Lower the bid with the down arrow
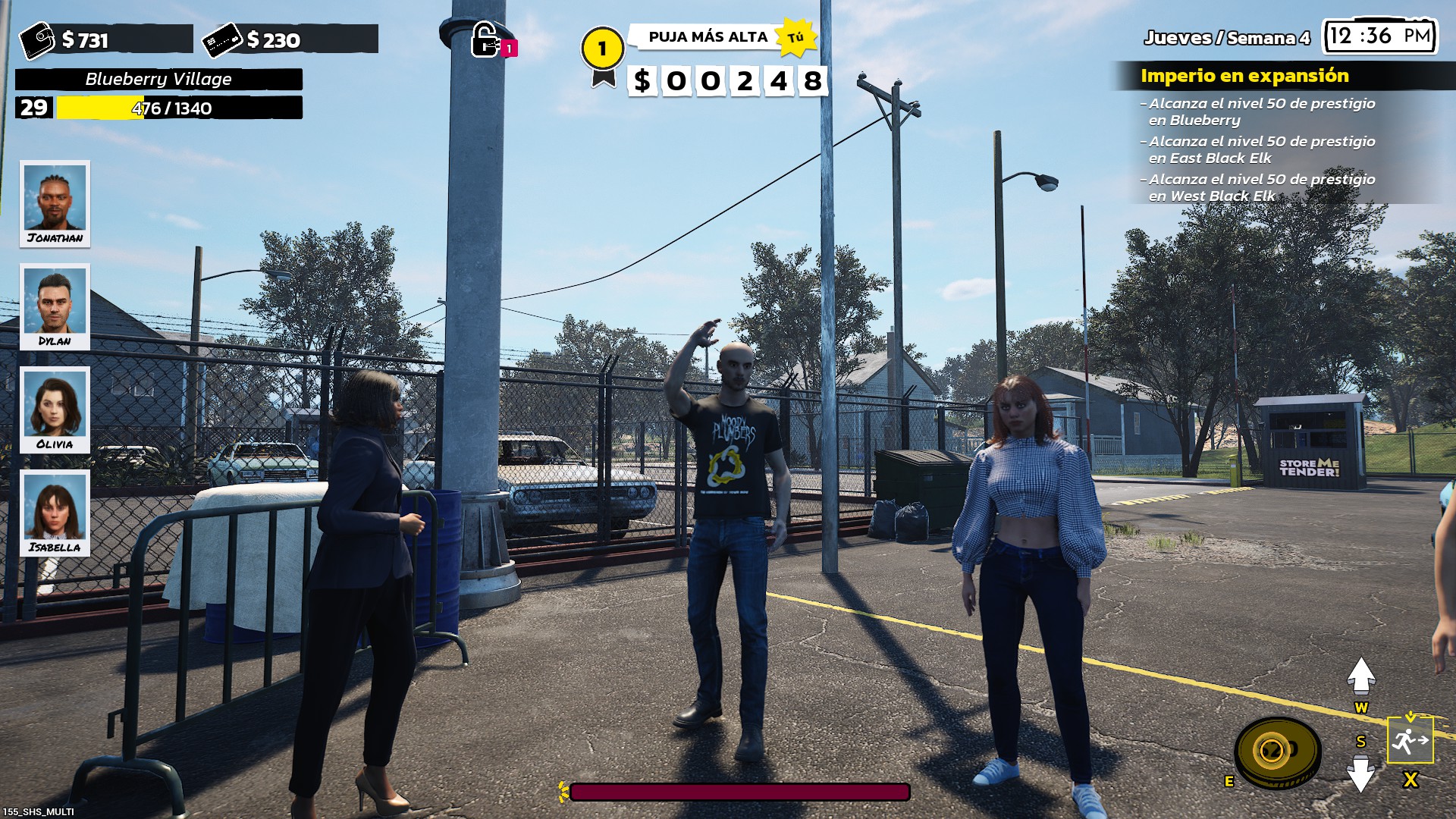1456x819 pixels. point(1361,775)
